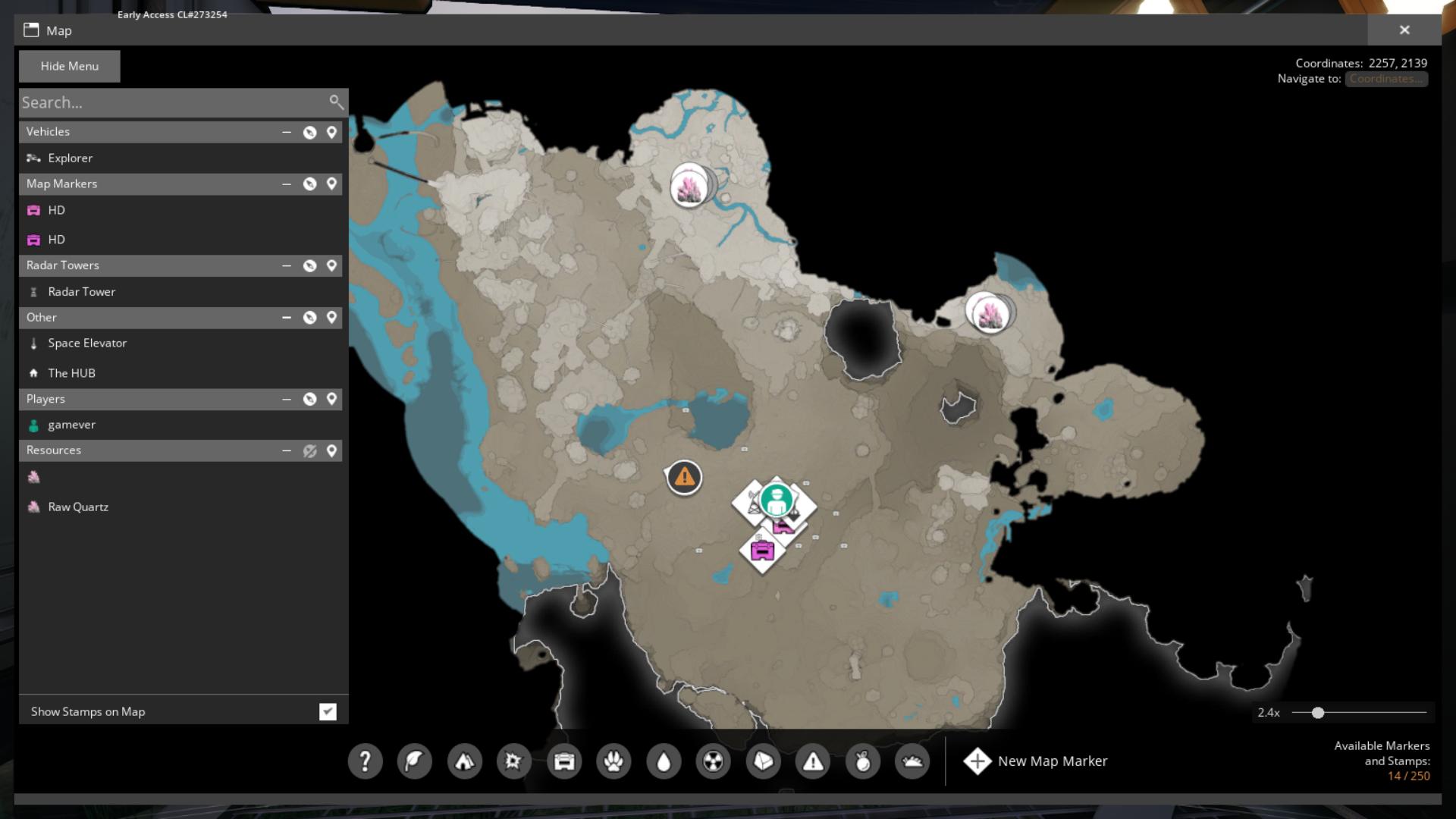Select the explosion stamp icon

515,761
